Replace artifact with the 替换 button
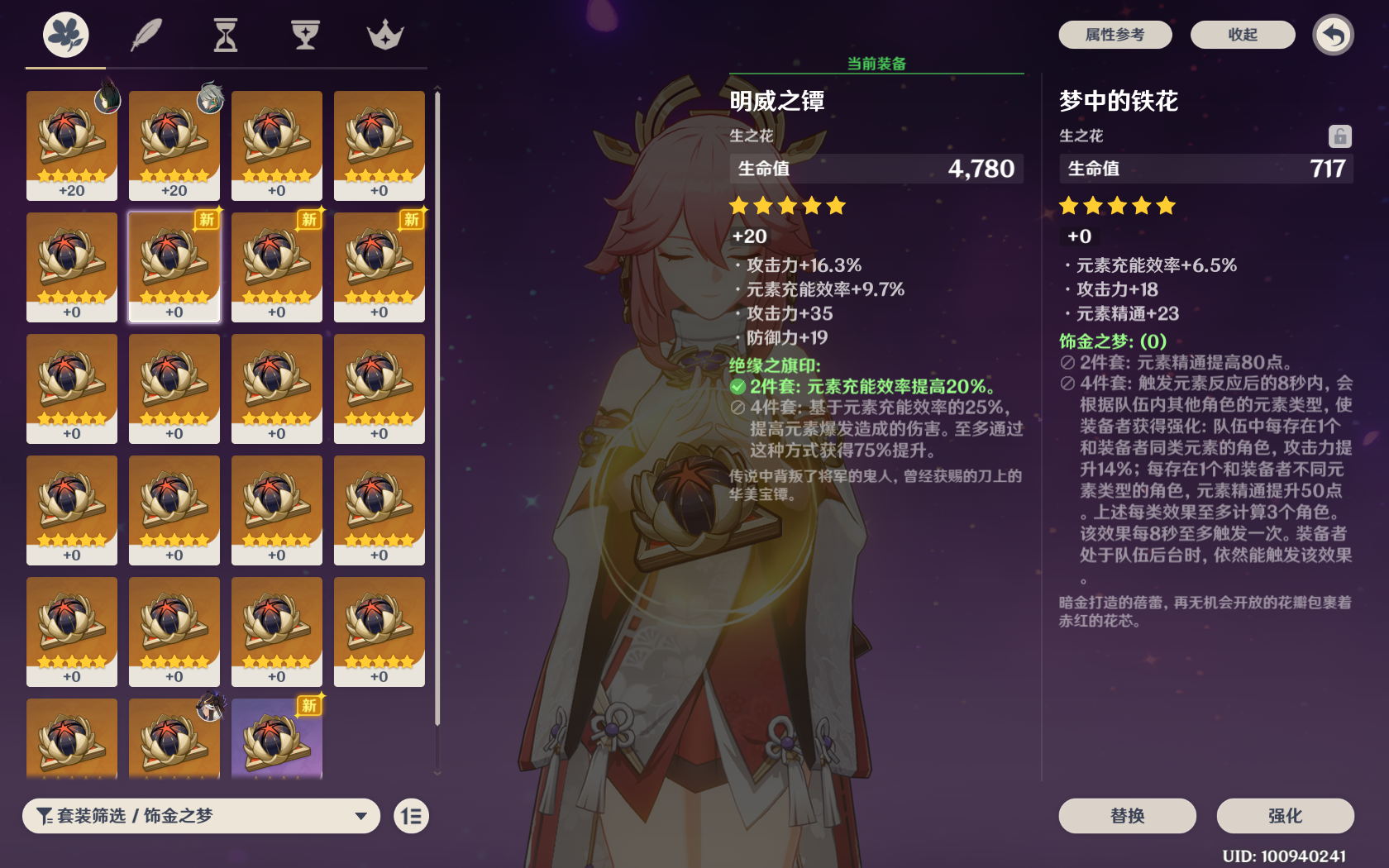Image resolution: width=1389 pixels, height=868 pixels. tap(1127, 816)
